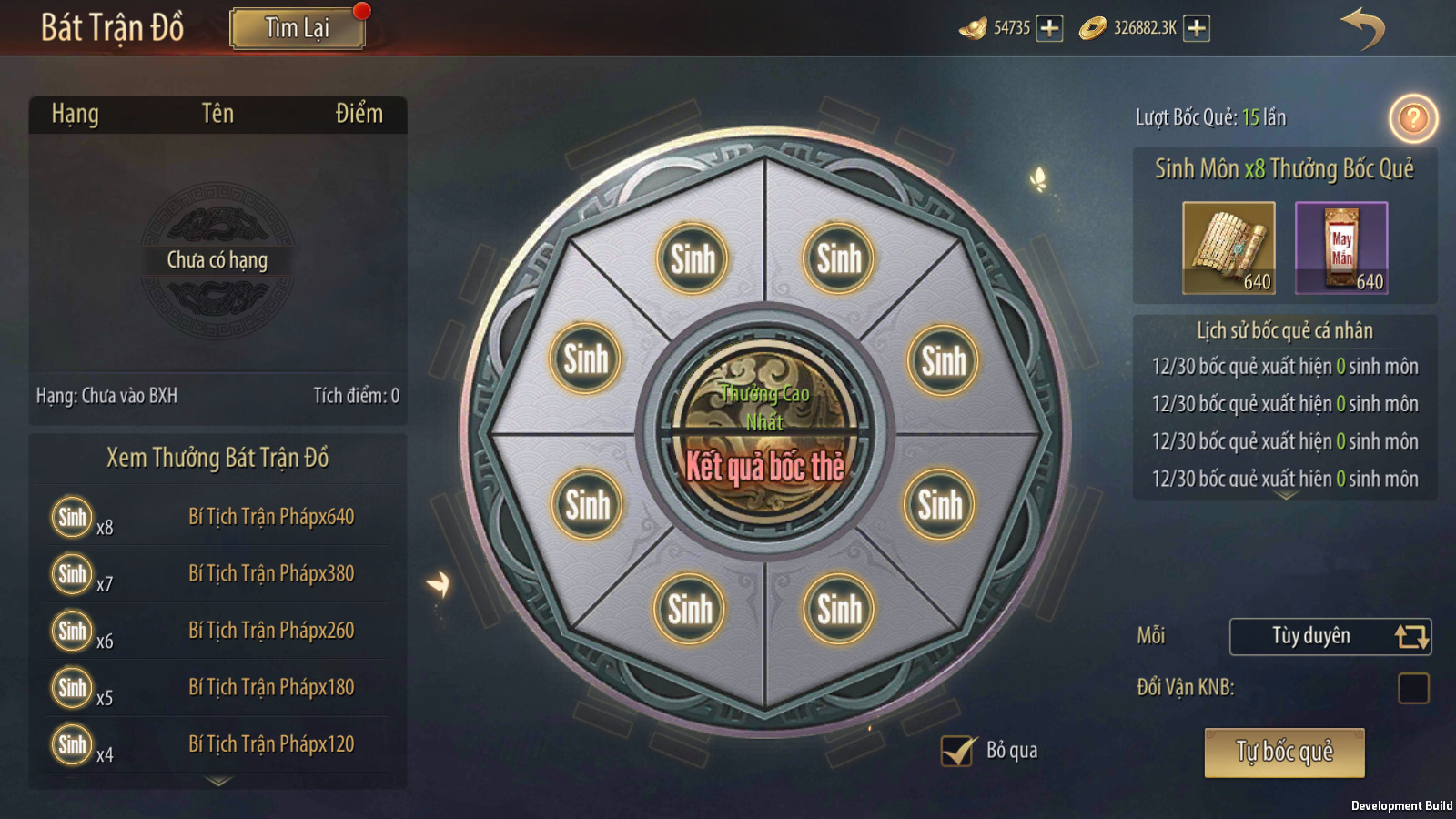Image resolution: width=1456 pixels, height=819 pixels.
Task: Add more silver ingots with plus button
Action: point(1049,28)
